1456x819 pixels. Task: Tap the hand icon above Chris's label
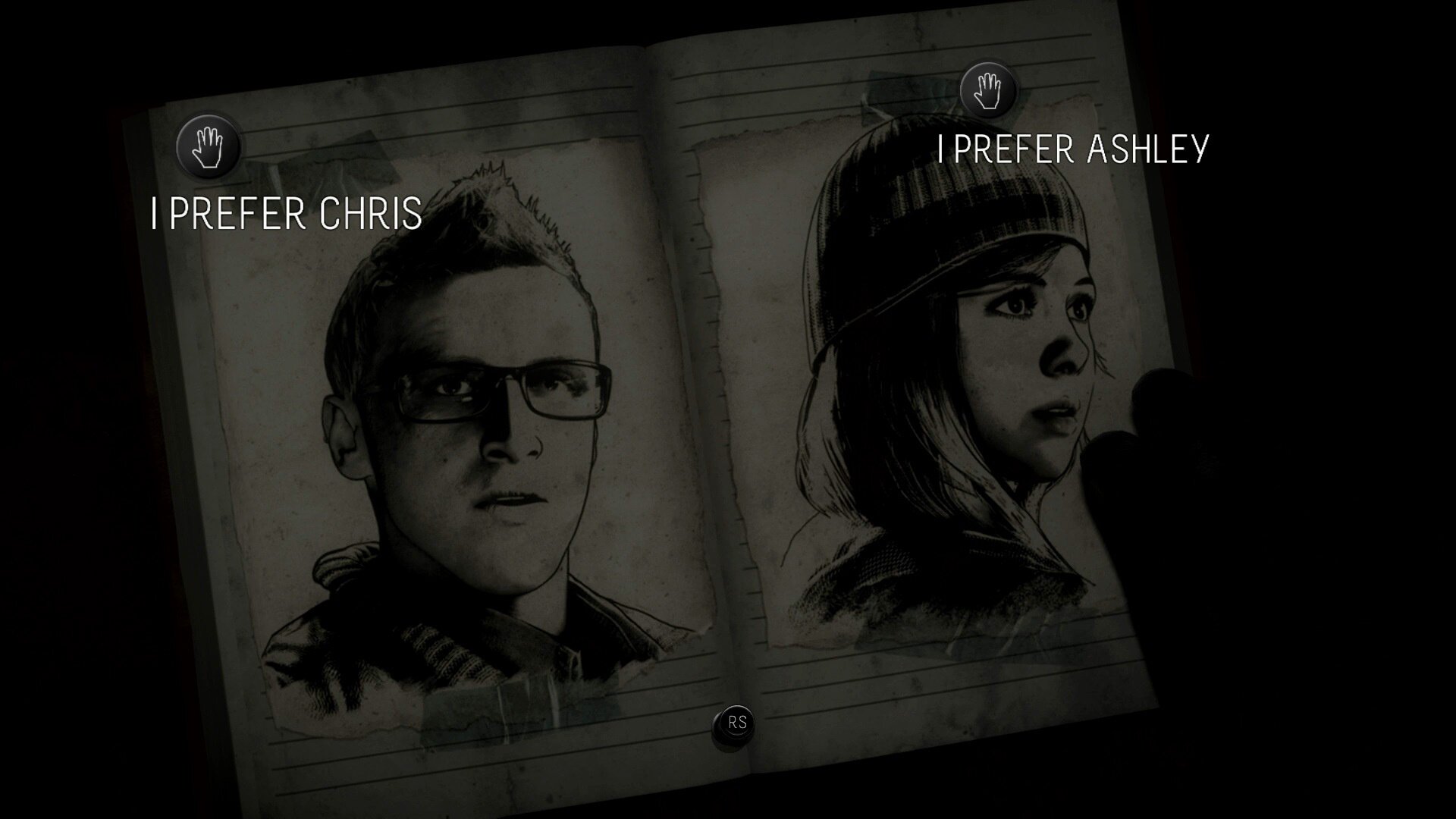coord(208,146)
